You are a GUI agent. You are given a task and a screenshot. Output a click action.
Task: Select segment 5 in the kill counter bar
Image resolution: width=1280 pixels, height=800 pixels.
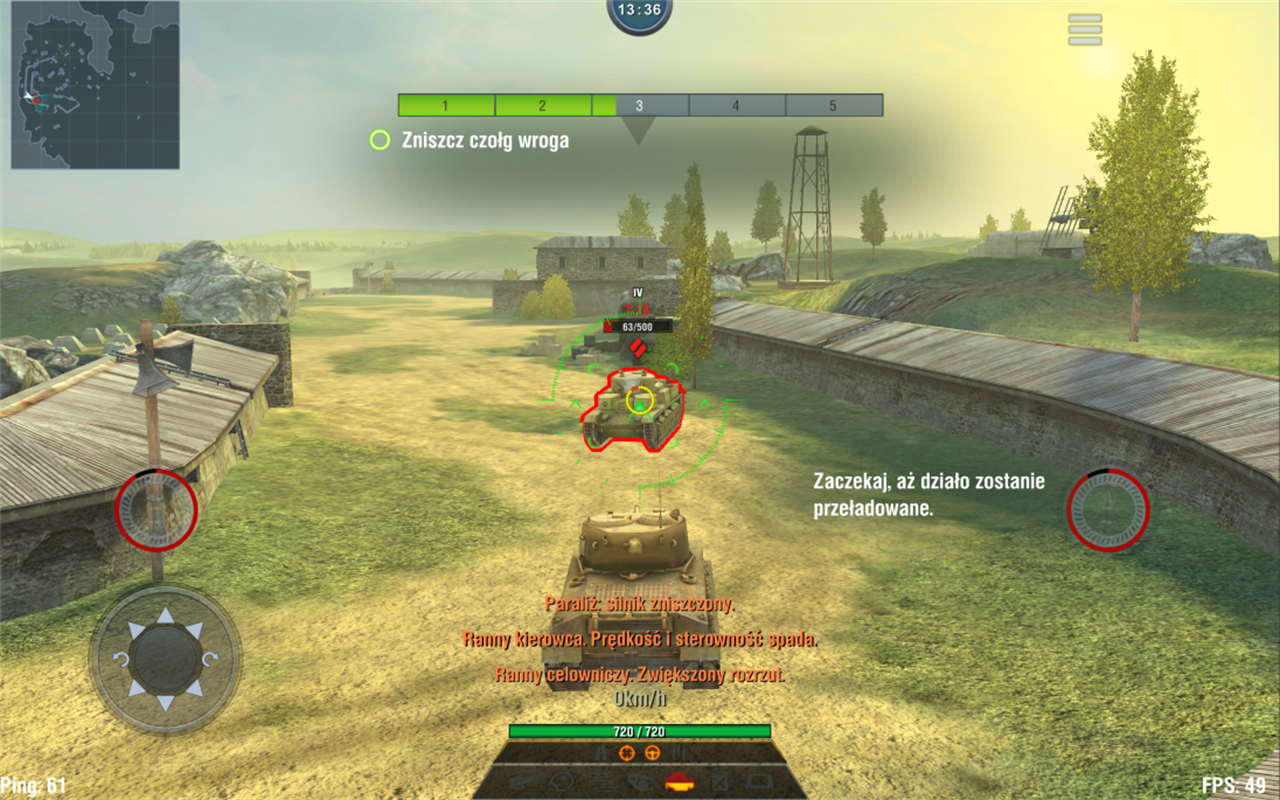[834, 106]
